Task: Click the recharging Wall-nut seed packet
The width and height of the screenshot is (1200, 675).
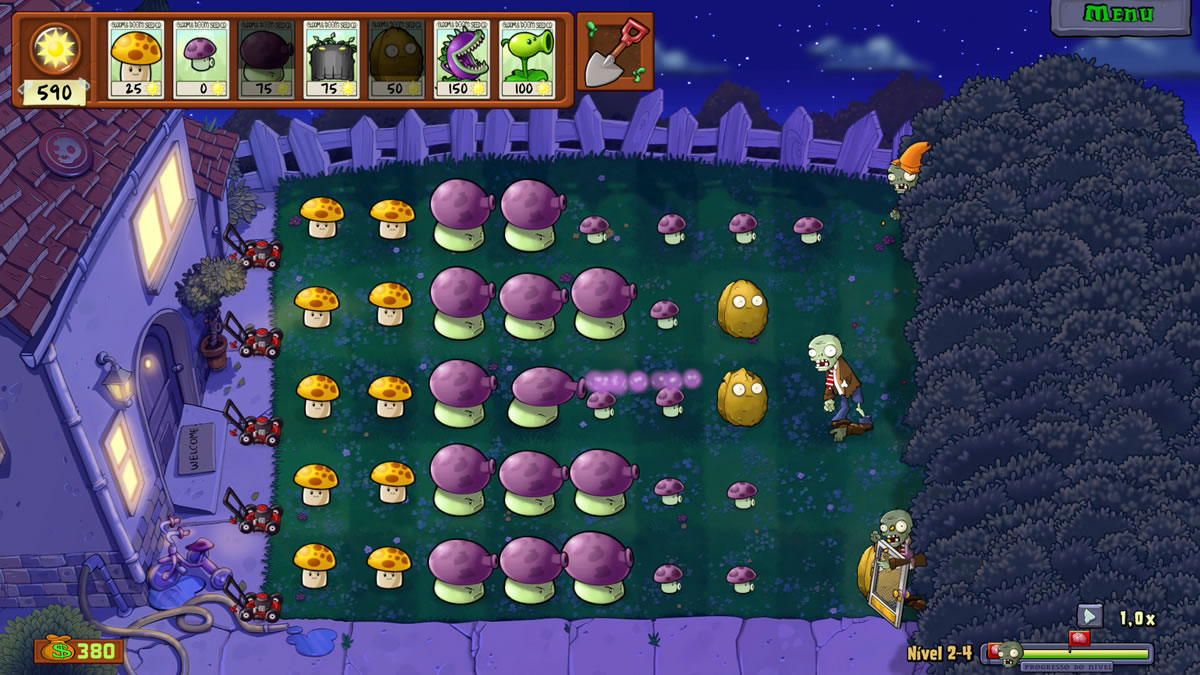Action: pos(399,59)
